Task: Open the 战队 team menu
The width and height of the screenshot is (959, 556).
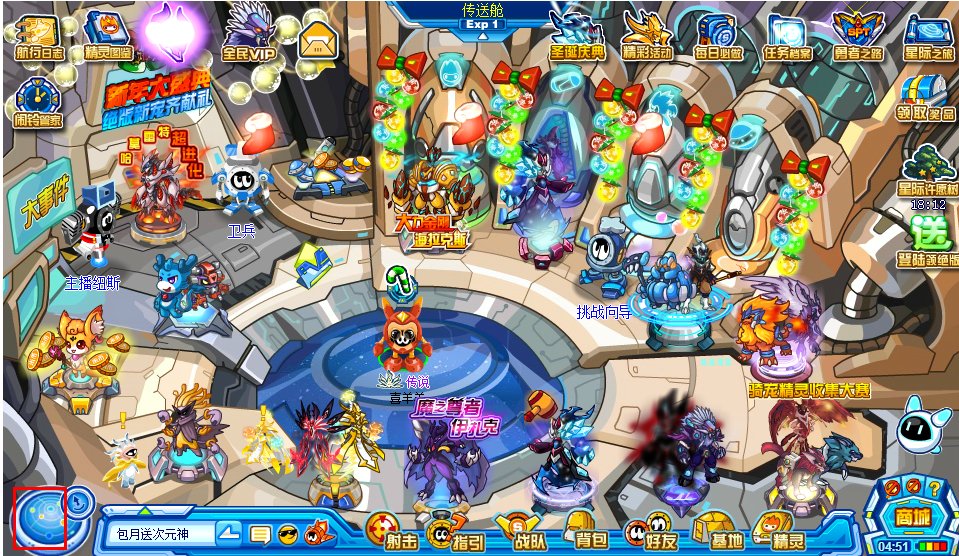Action: pyautogui.click(x=515, y=531)
